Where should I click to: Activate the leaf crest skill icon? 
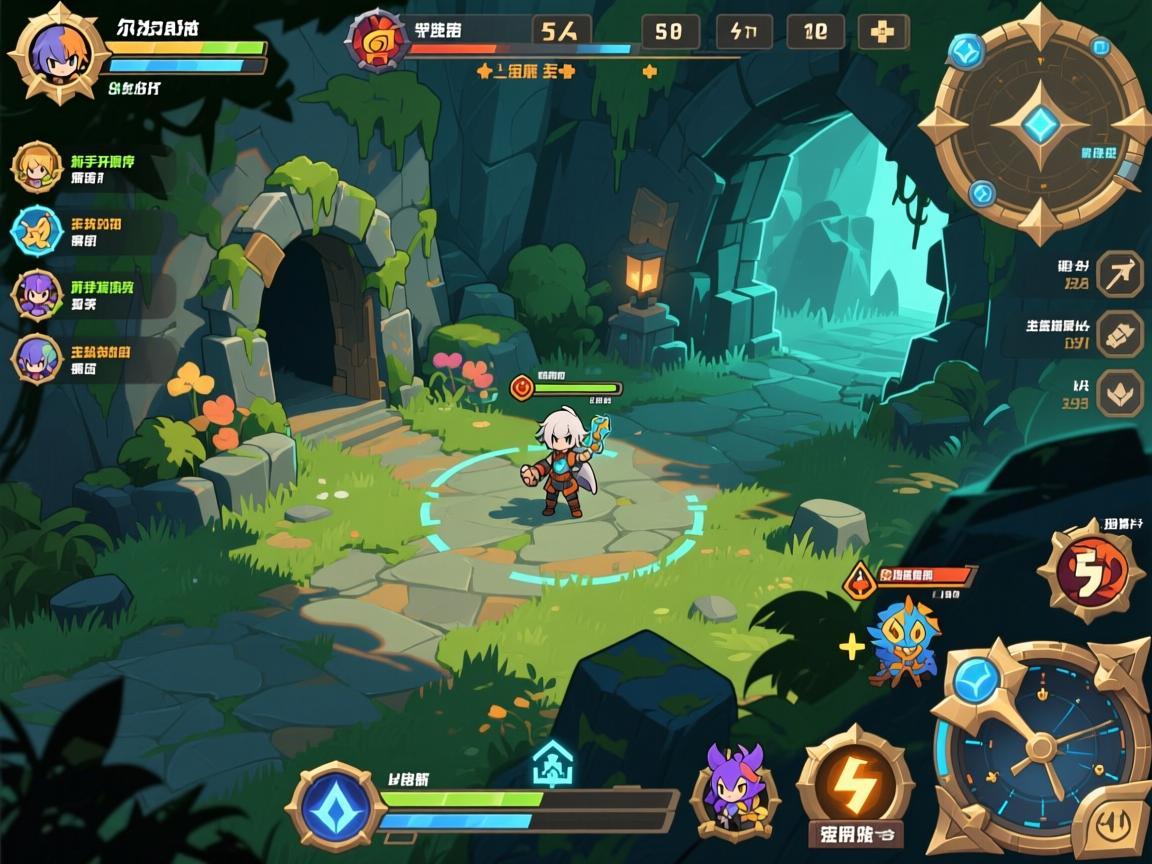click(x=1119, y=393)
